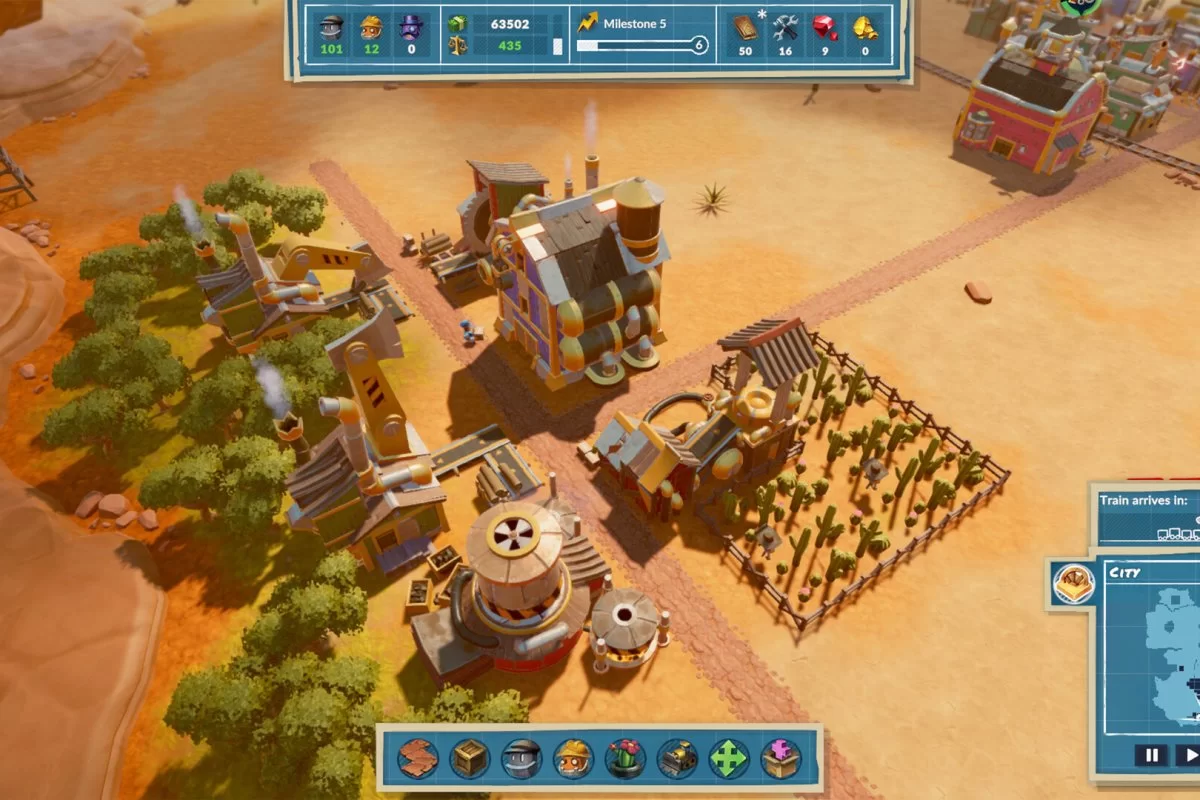
Task: Click the City minimap
Action: point(1160,660)
